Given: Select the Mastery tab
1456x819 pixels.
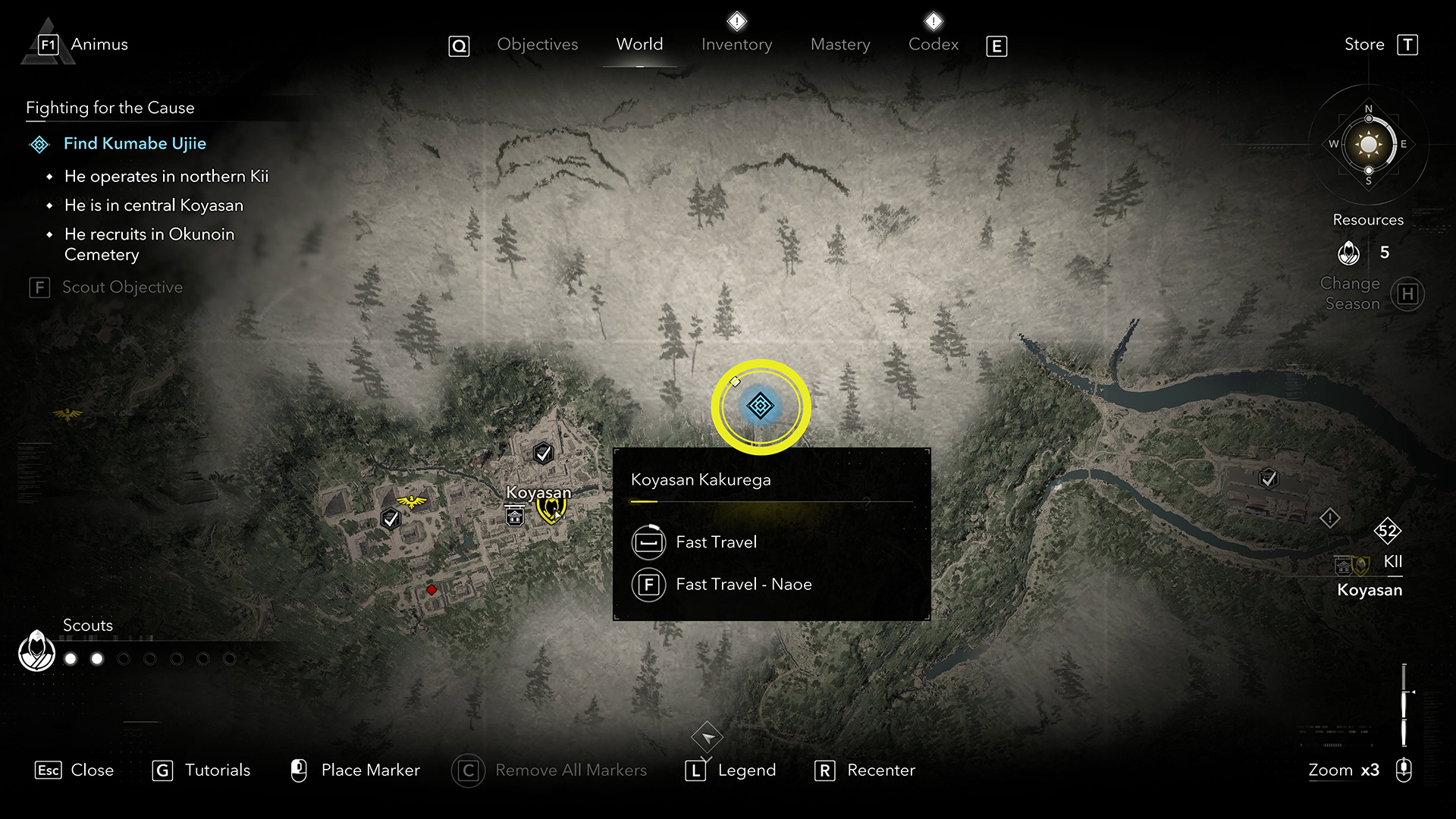Looking at the screenshot, I should point(840,45).
